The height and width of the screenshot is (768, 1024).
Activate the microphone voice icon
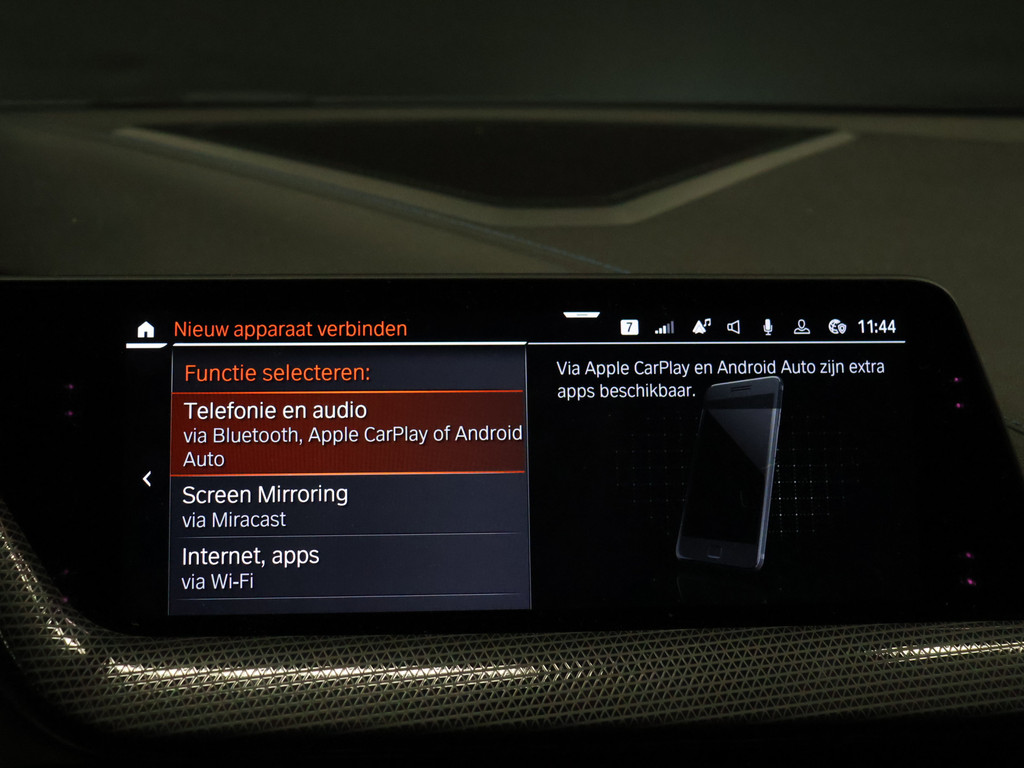click(x=768, y=327)
